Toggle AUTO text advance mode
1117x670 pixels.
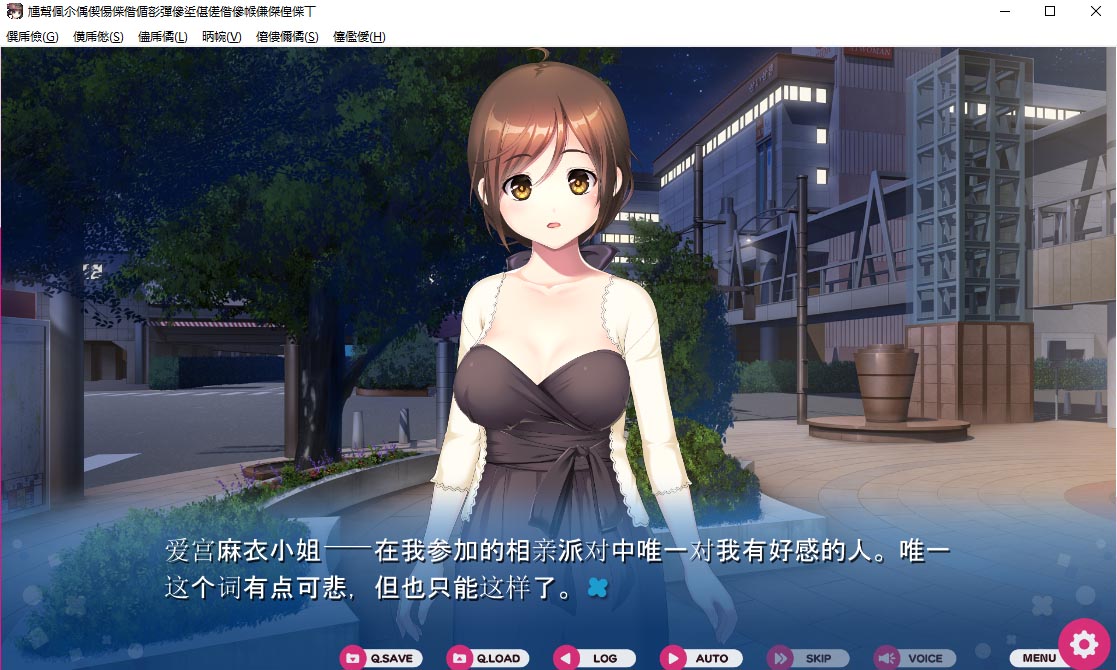click(700, 658)
